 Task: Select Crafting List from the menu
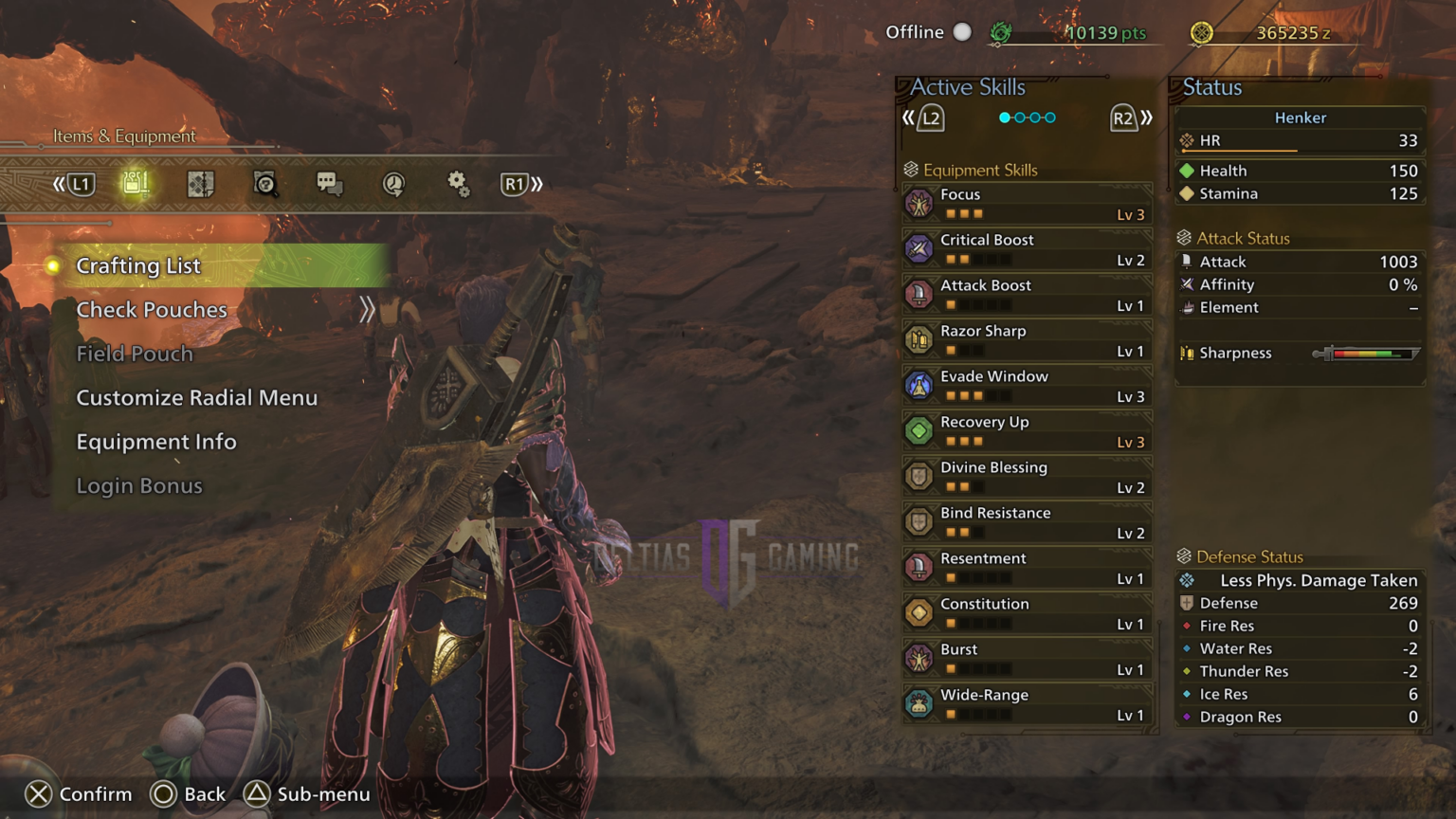[138, 266]
